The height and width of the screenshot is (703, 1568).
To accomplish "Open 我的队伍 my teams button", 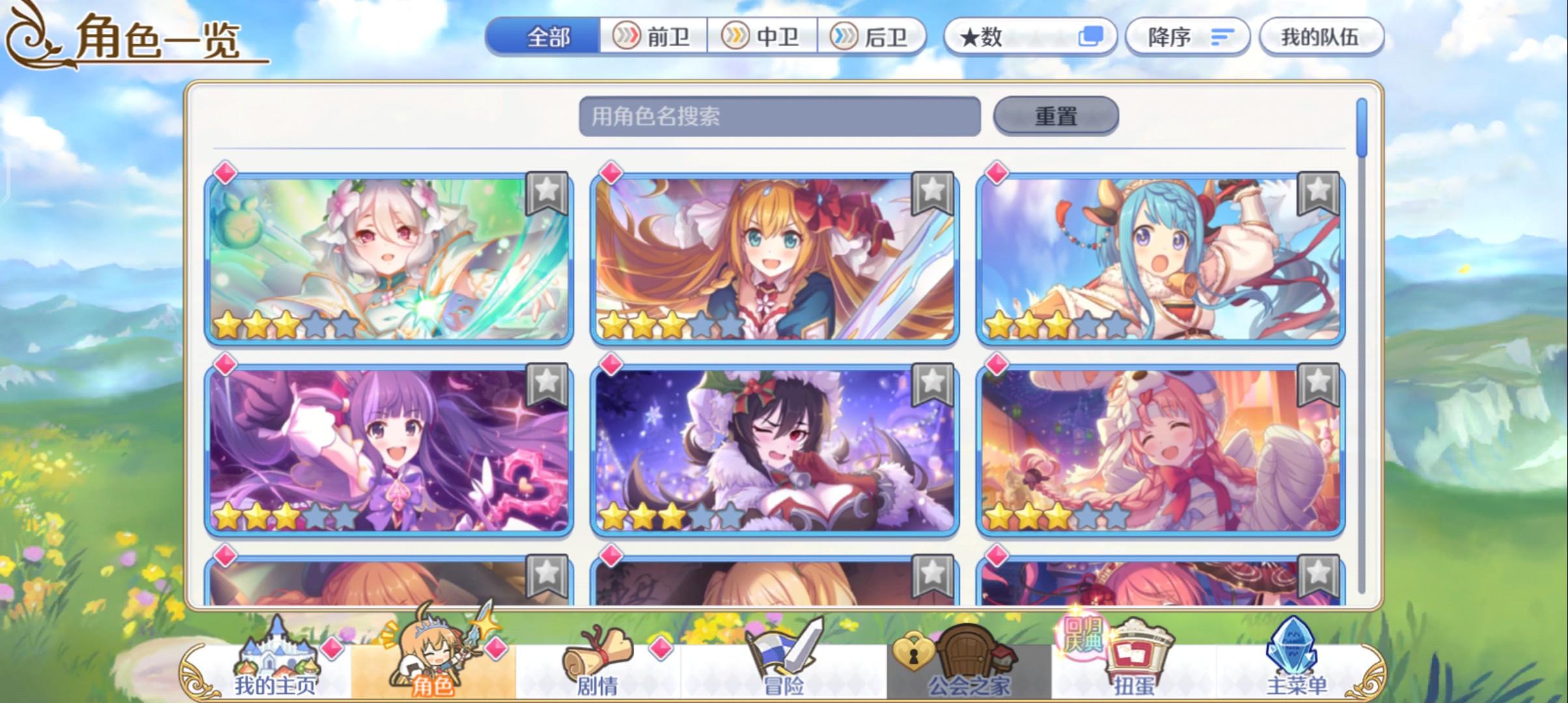I will [x=1323, y=36].
